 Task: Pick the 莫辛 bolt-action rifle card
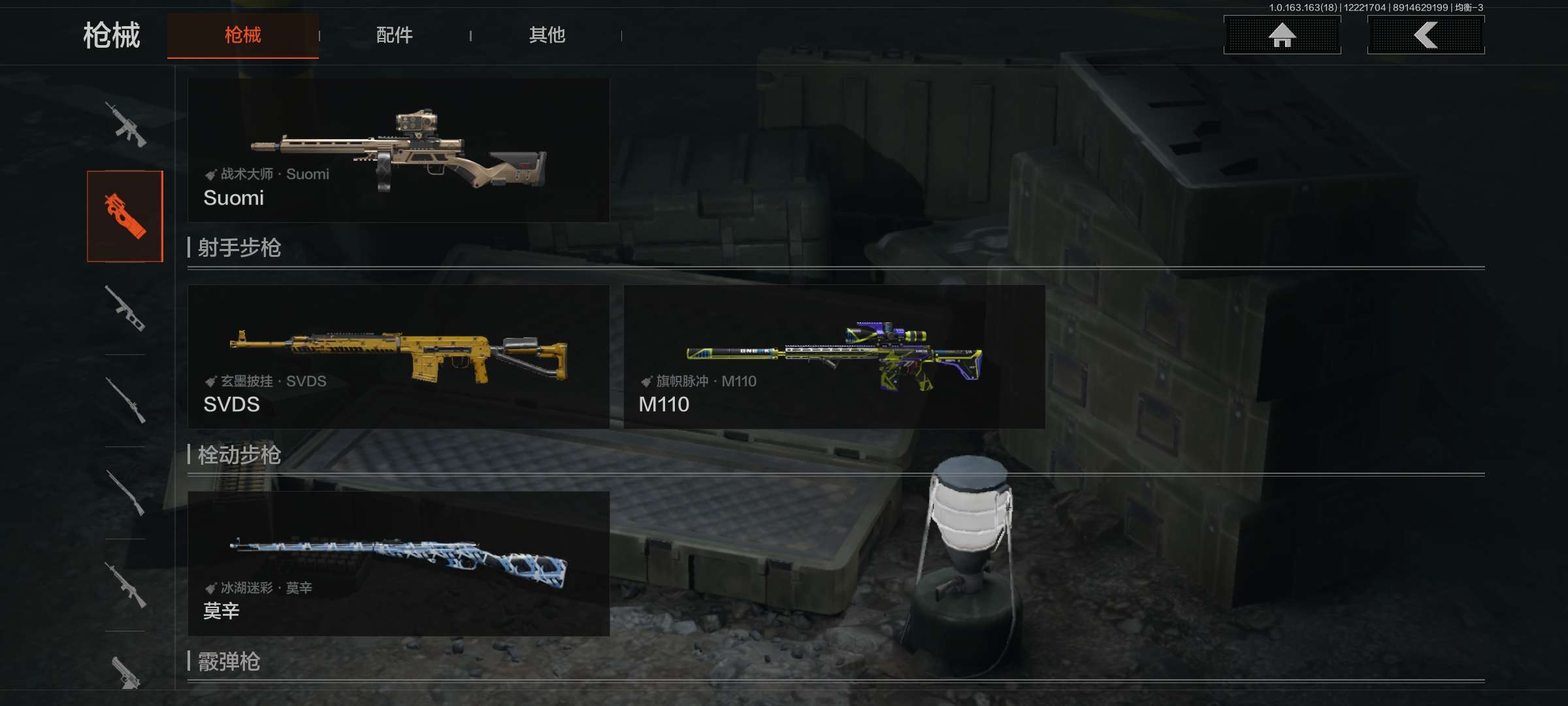399,563
